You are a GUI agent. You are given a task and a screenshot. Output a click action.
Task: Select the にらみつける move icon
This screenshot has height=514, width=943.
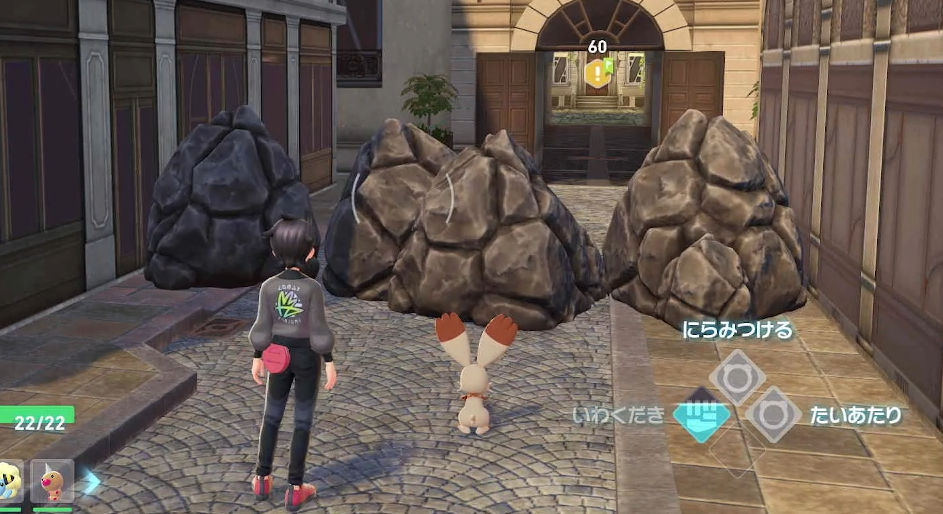(x=738, y=377)
